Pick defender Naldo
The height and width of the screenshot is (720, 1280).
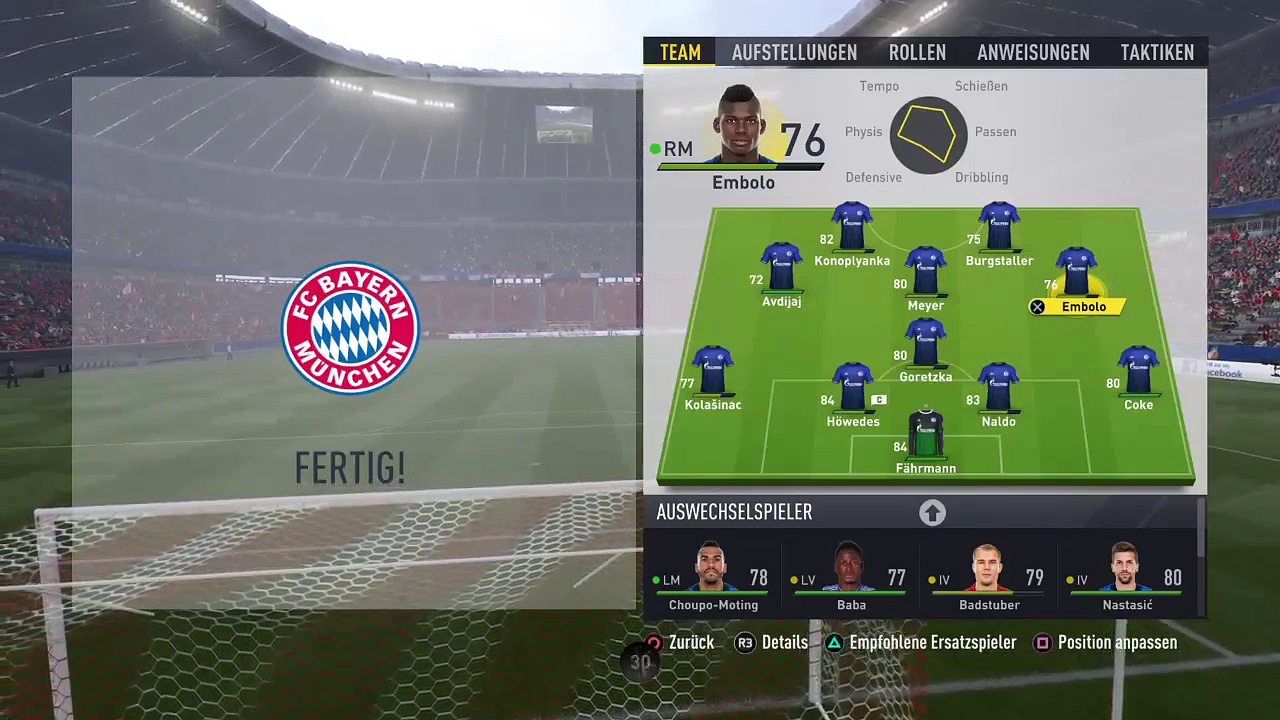998,390
